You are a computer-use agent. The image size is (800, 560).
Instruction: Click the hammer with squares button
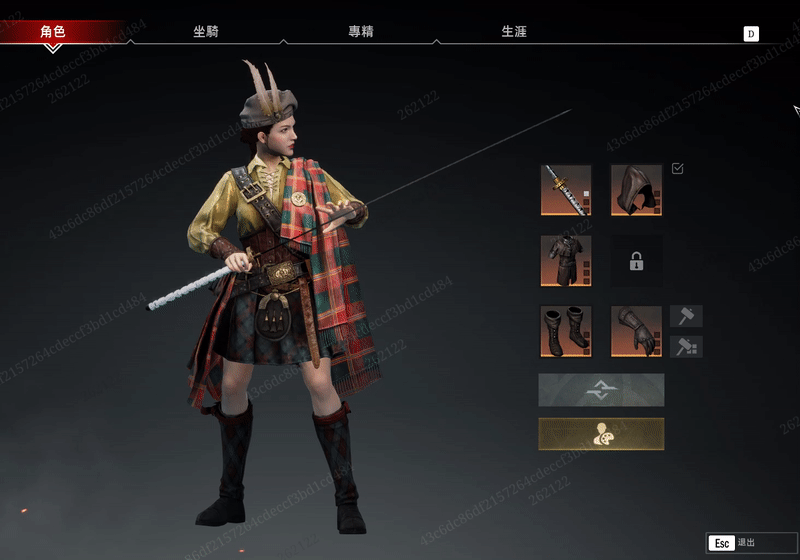click(686, 347)
